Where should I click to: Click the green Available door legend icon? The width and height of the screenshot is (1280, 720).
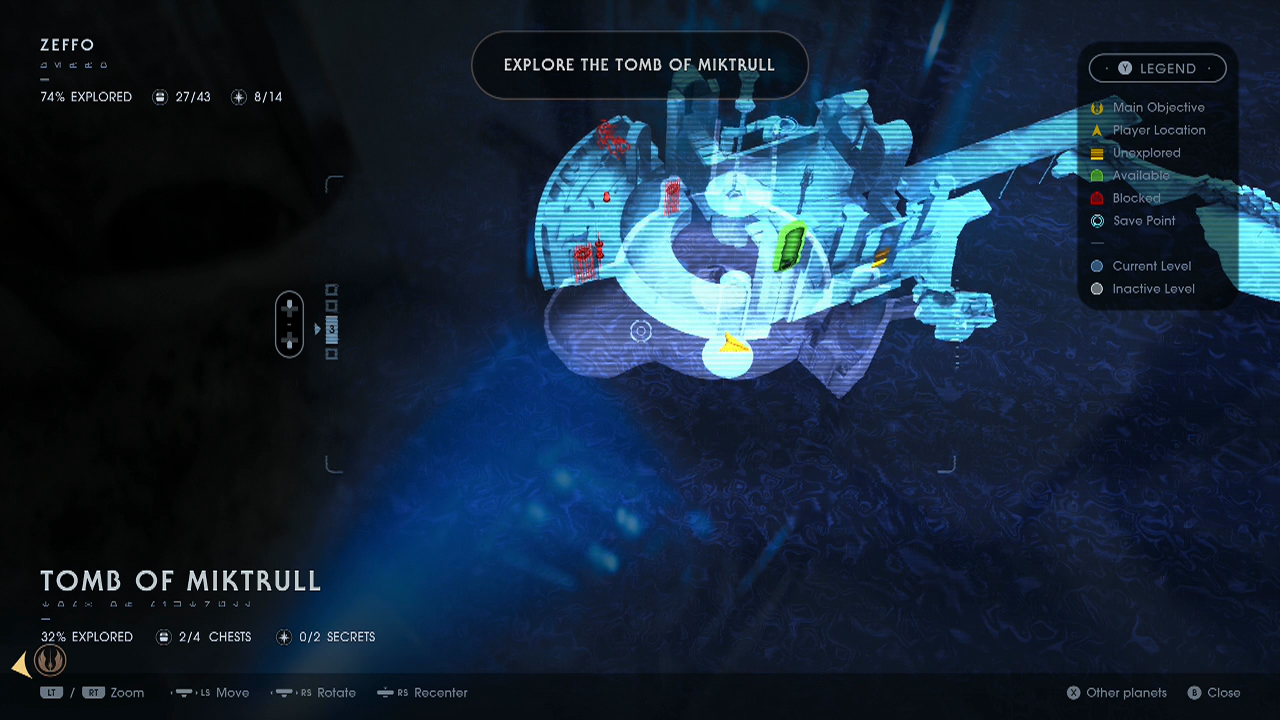tap(1097, 175)
